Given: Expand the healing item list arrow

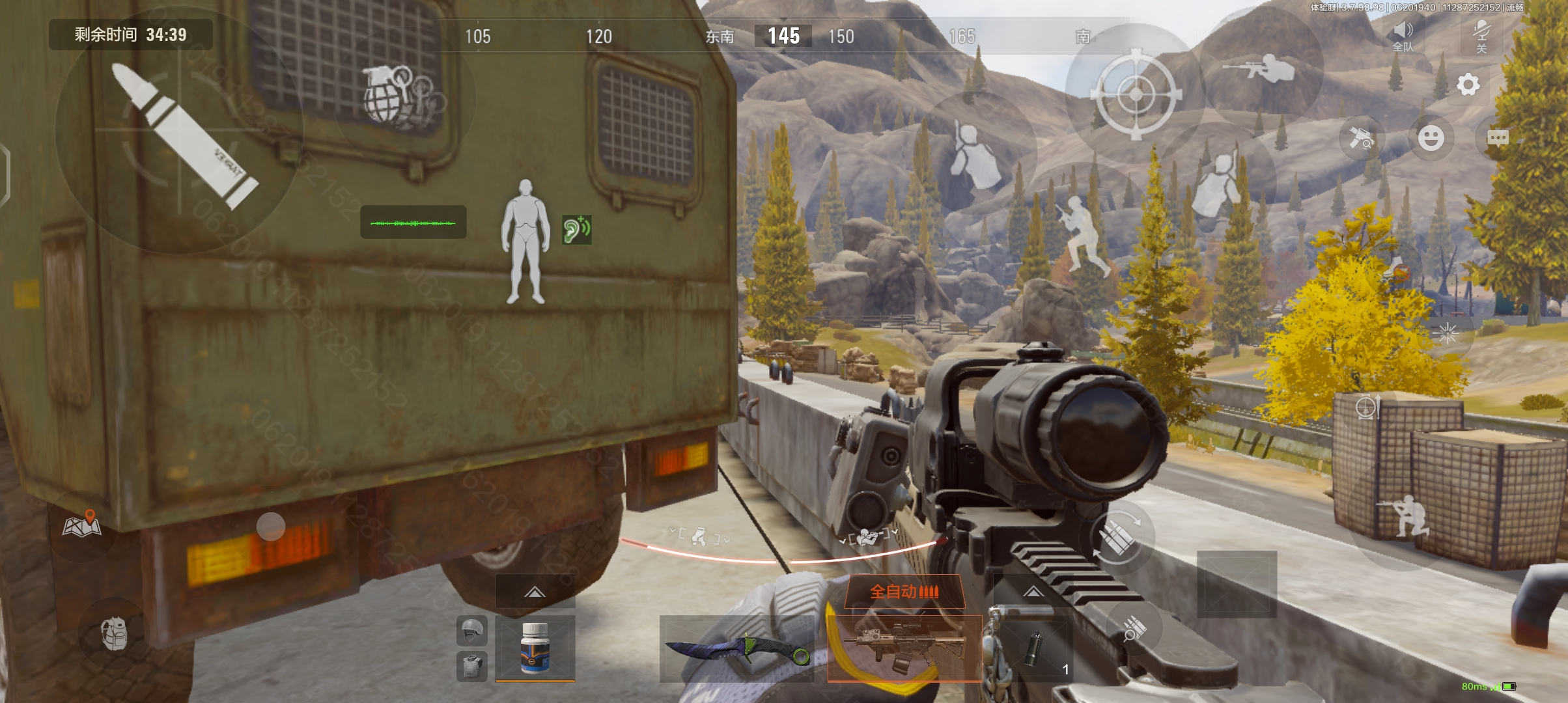Looking at the screenshot, I should (x=535, y=592).
